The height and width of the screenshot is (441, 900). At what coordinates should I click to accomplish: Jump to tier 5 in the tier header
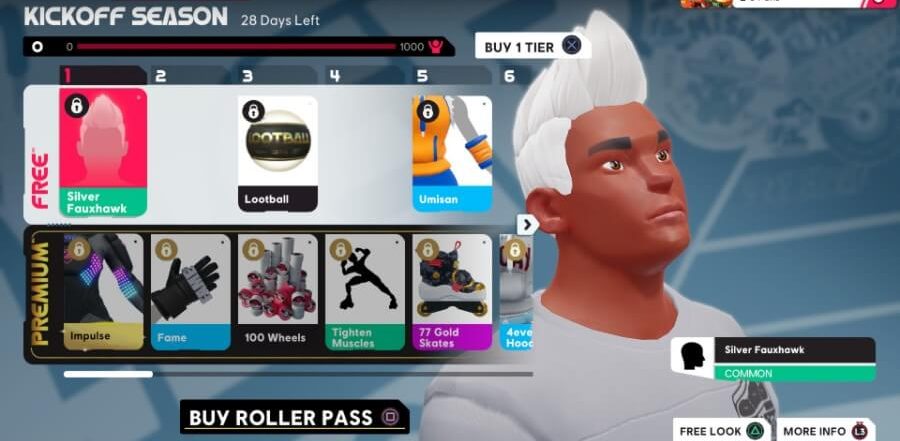tap(422, 76)
